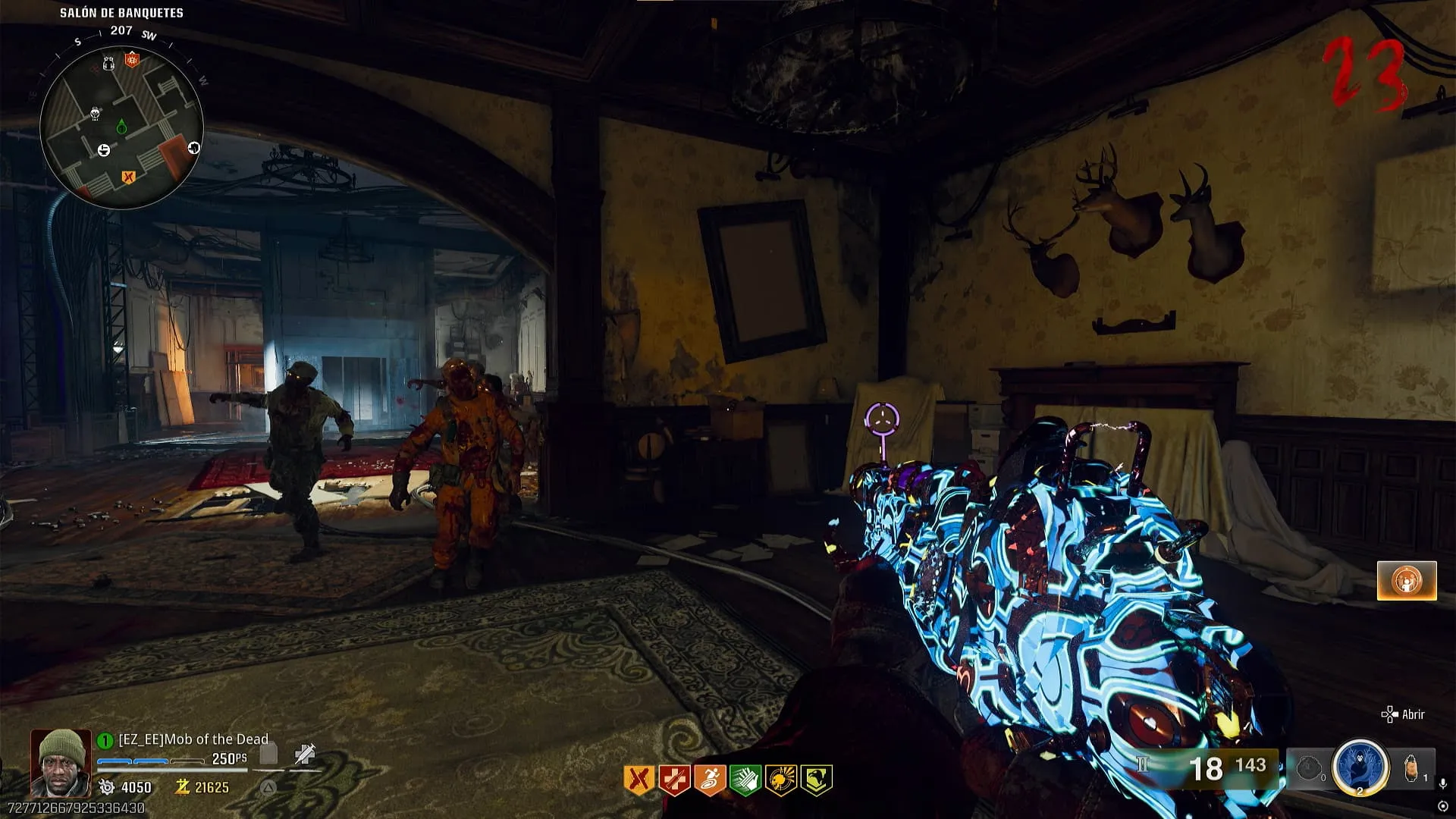Select the lethal equipment slot with one
Viewport: 1456px width, 819px height.
(1412, 767)
